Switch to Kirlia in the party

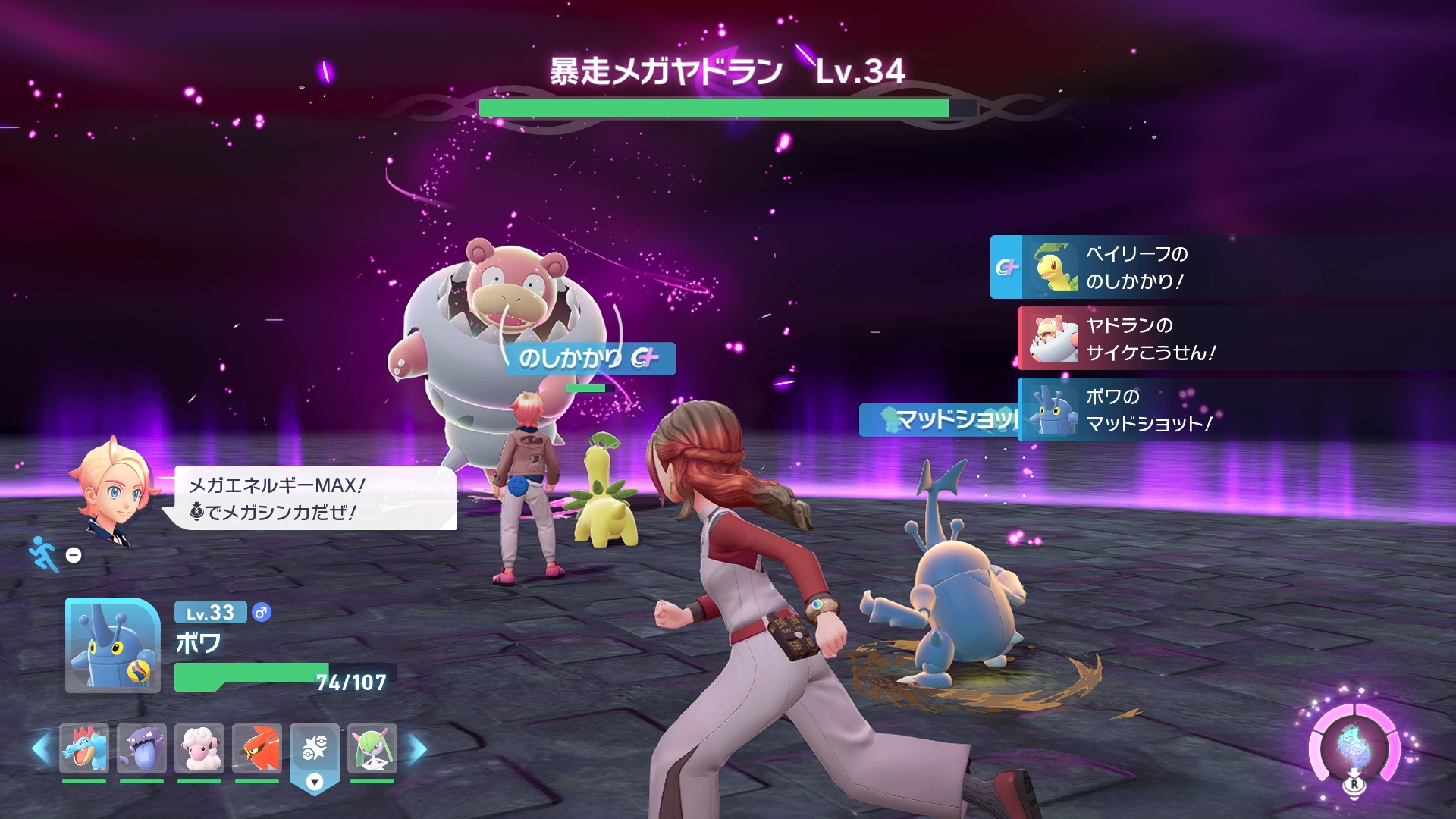point(372,748)
